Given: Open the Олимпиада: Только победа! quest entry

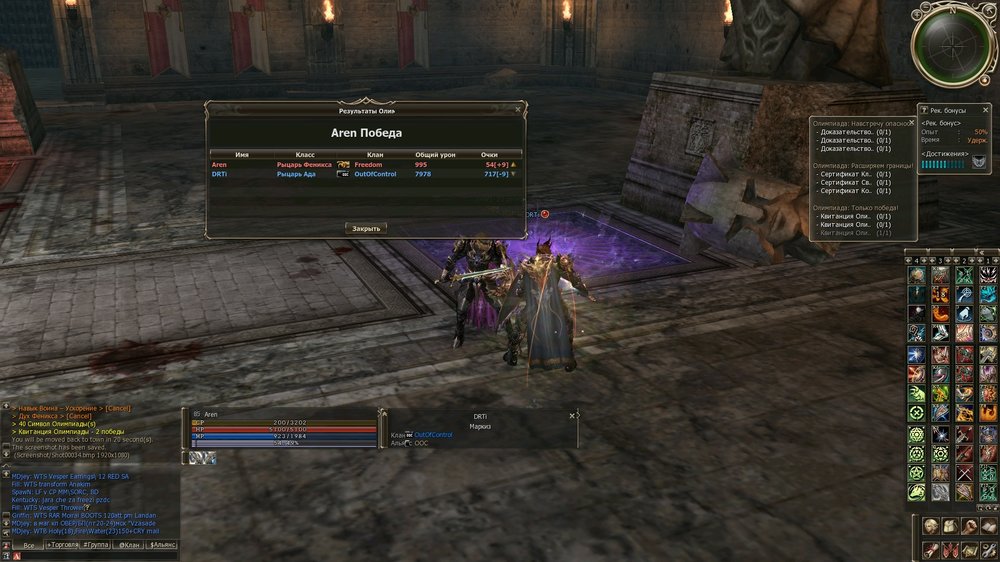Looking at the screenshot, I should click(x=855, y=207).
